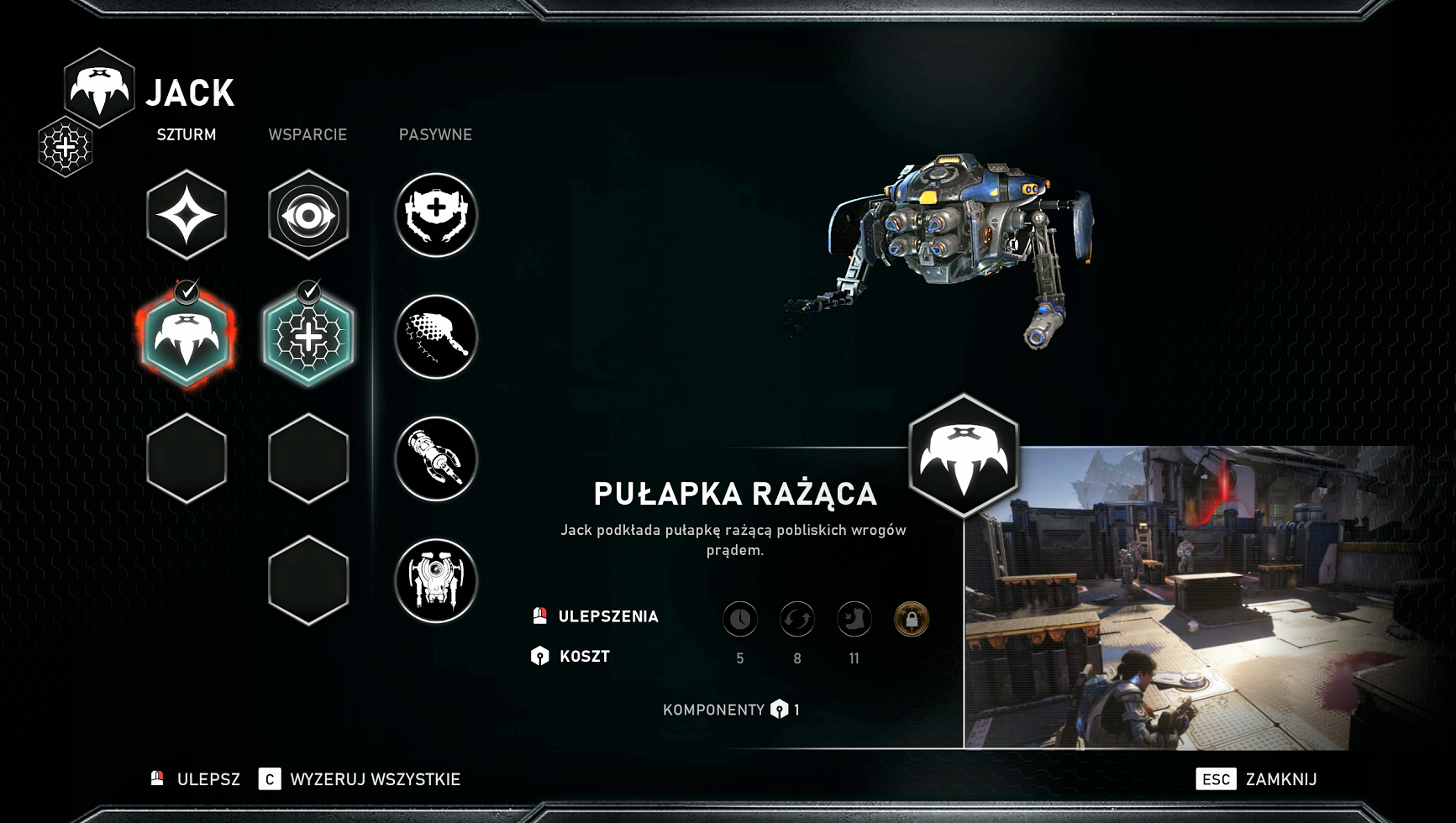Select the eye-shaped Wsparcie ability icon
Viewport: 1456px width, 823px height.
click(x=308, y=214)
